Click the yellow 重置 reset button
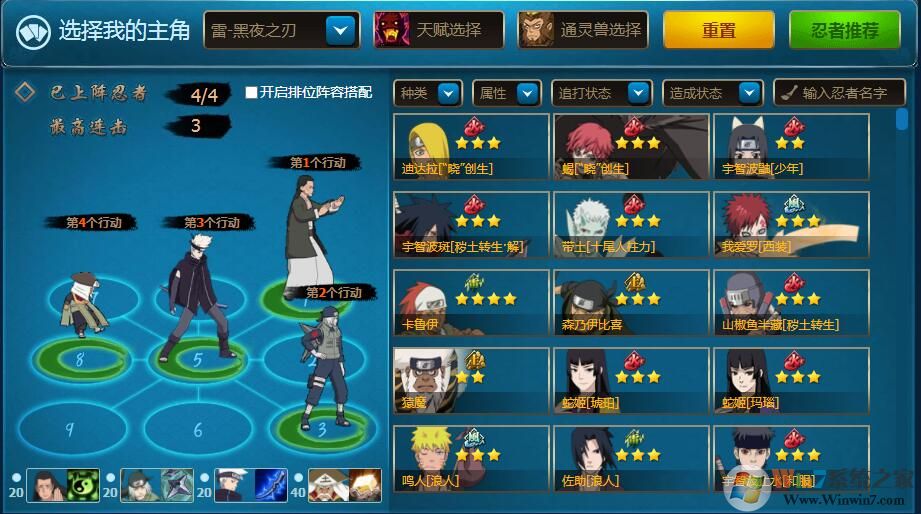Screen dimensions: 921x514 coord(718,31)
